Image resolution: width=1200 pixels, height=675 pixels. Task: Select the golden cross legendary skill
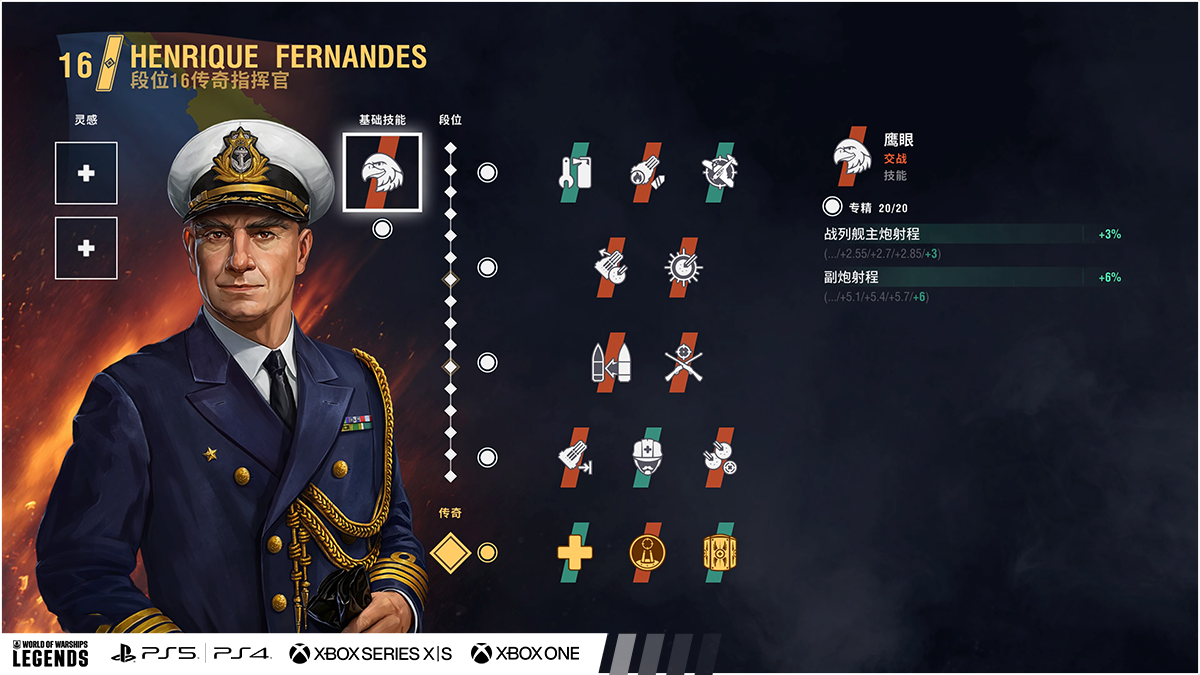click(574, 552)
